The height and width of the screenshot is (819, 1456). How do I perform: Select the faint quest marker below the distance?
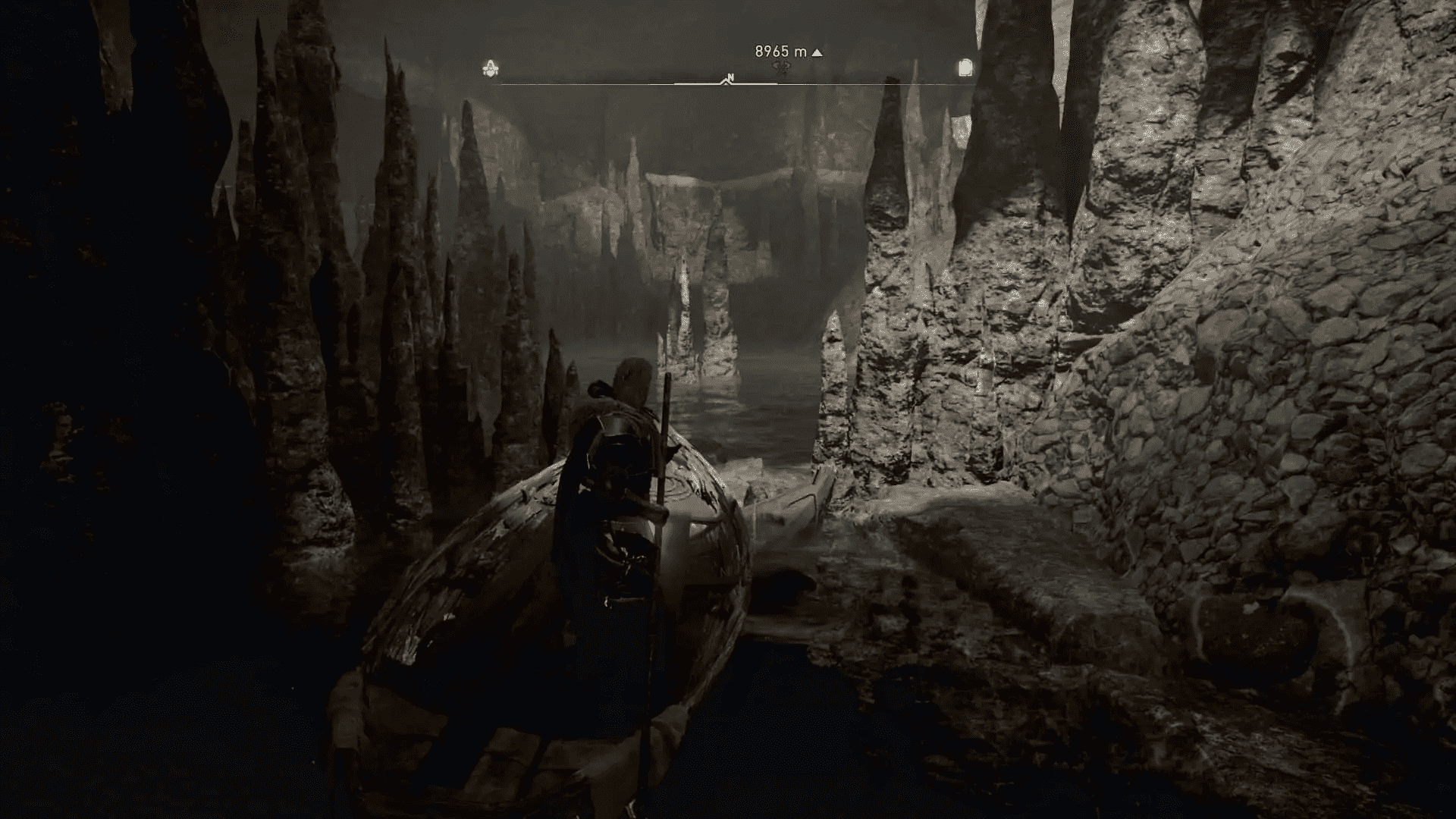(x=783, y=67)
